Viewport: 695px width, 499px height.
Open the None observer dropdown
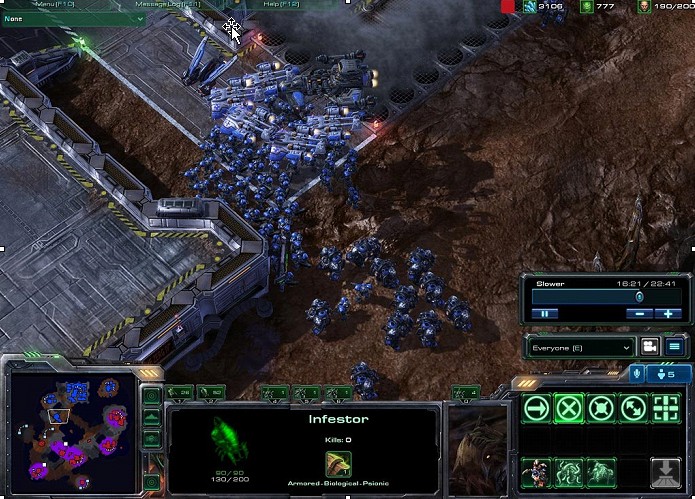coord(74,18)
